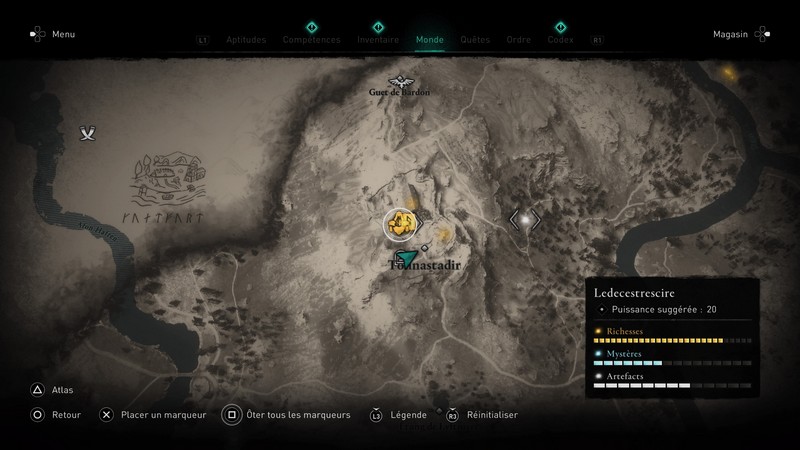Select the crossed axes map marker

click(x=91, y=133)
